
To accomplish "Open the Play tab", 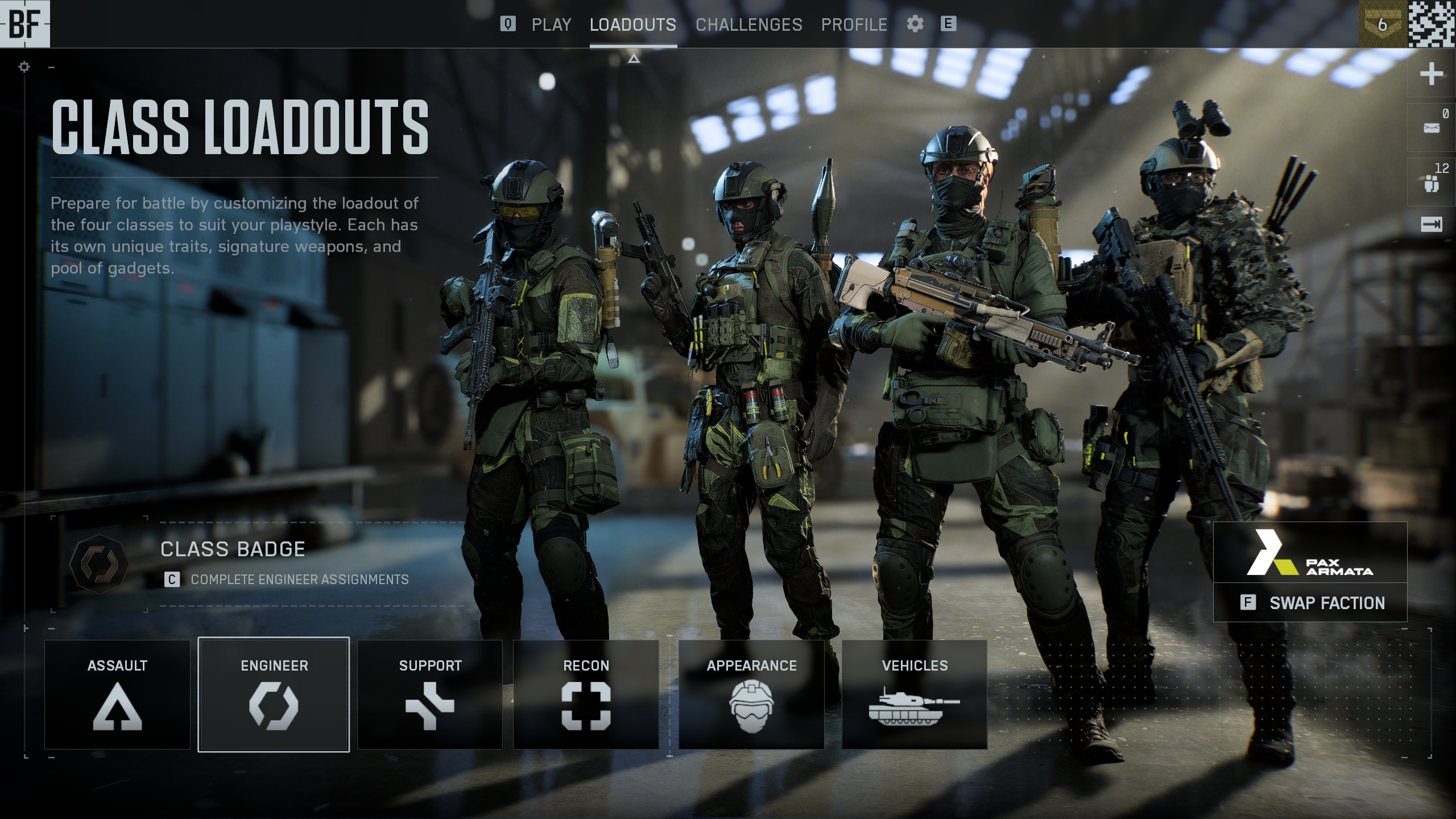I will pos(551,24).
